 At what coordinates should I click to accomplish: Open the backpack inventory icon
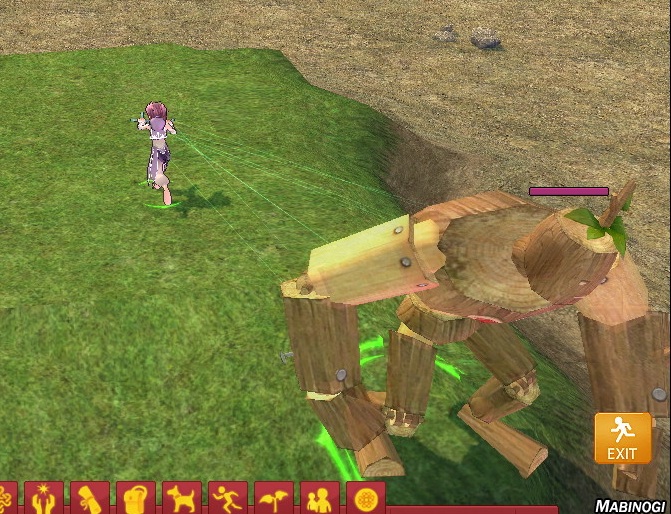[x=136, y=498]
